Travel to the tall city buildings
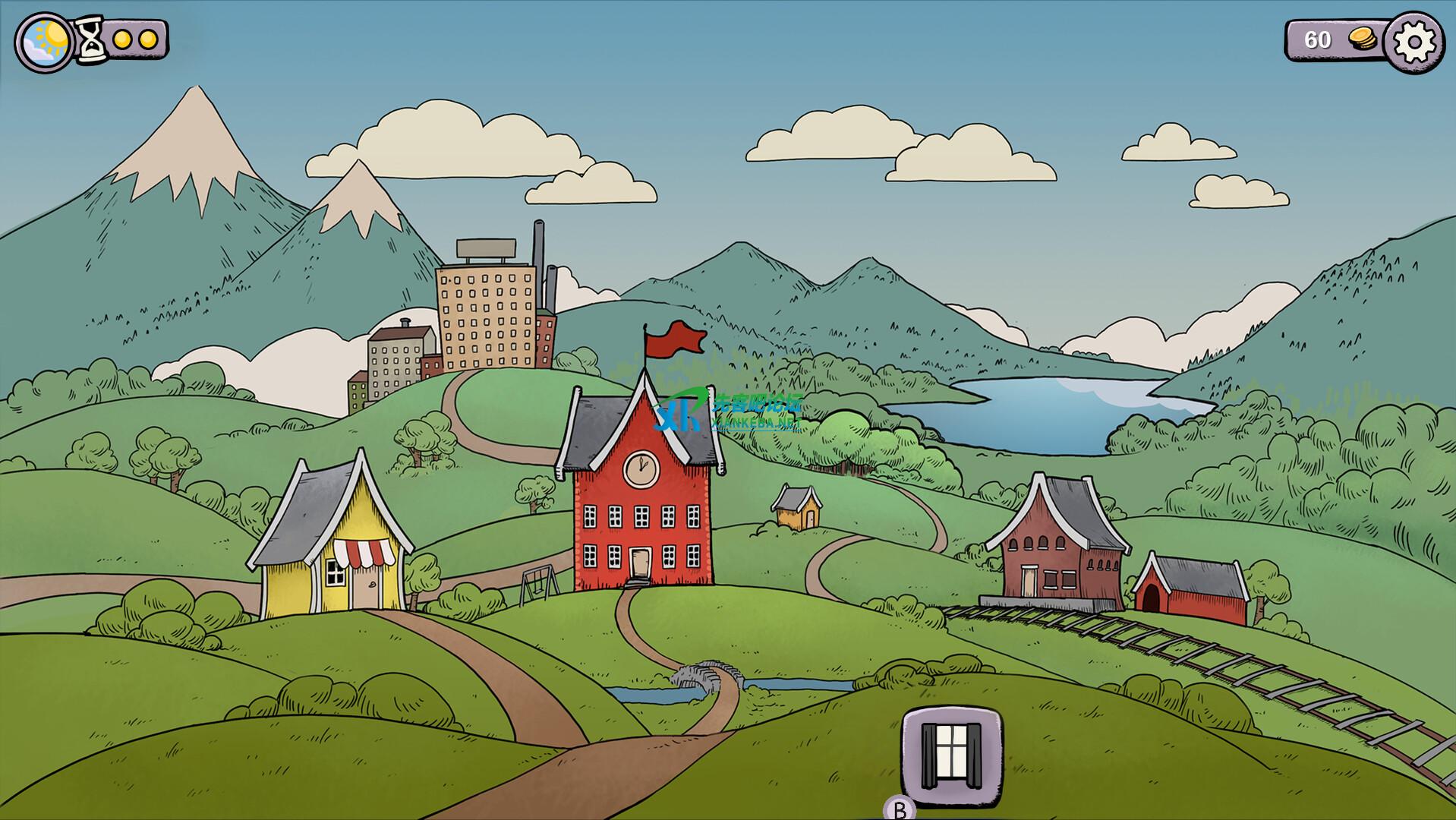 (x=486, y=311)
